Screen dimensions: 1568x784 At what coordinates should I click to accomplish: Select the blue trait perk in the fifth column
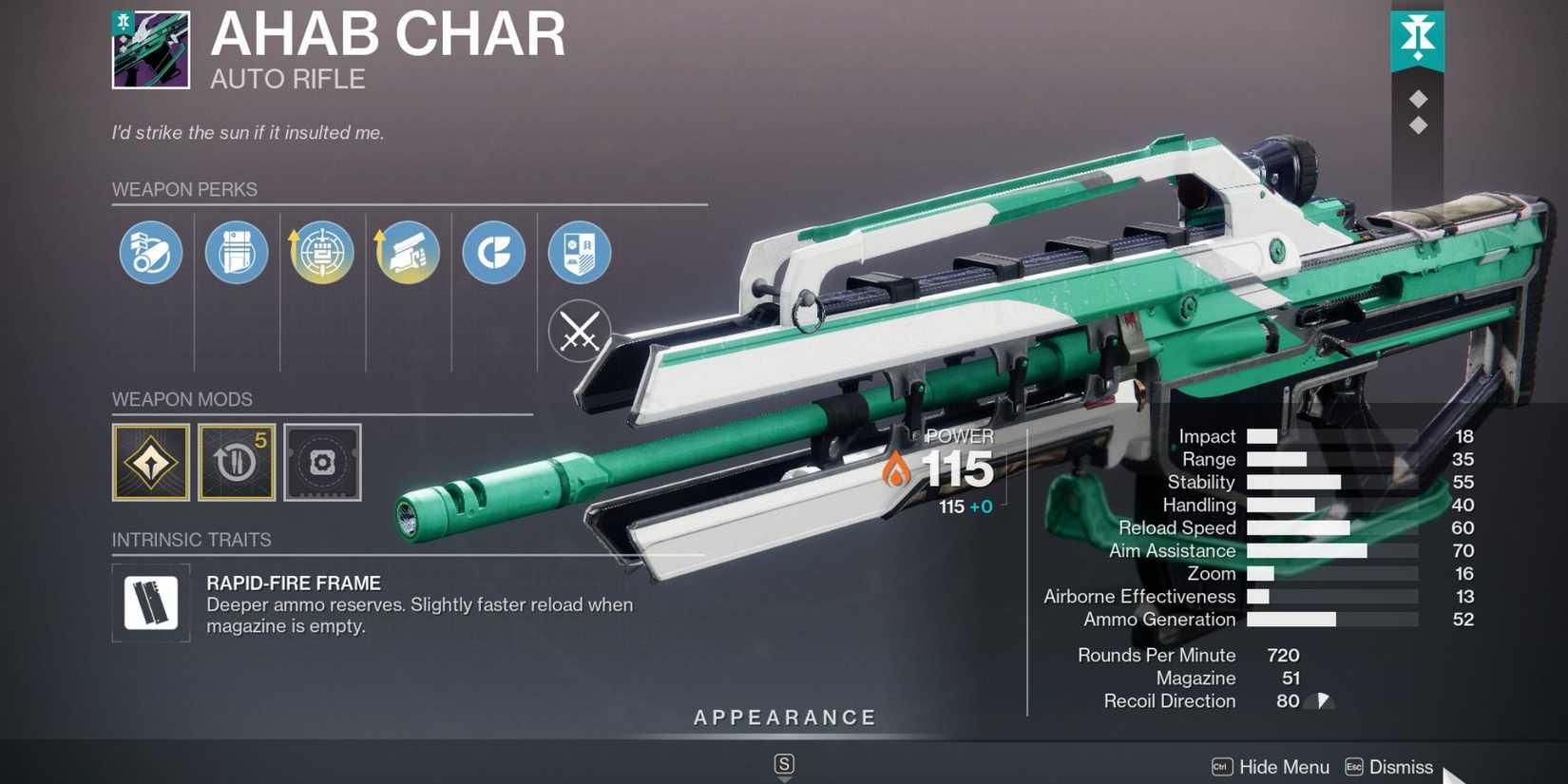[493, 252]
